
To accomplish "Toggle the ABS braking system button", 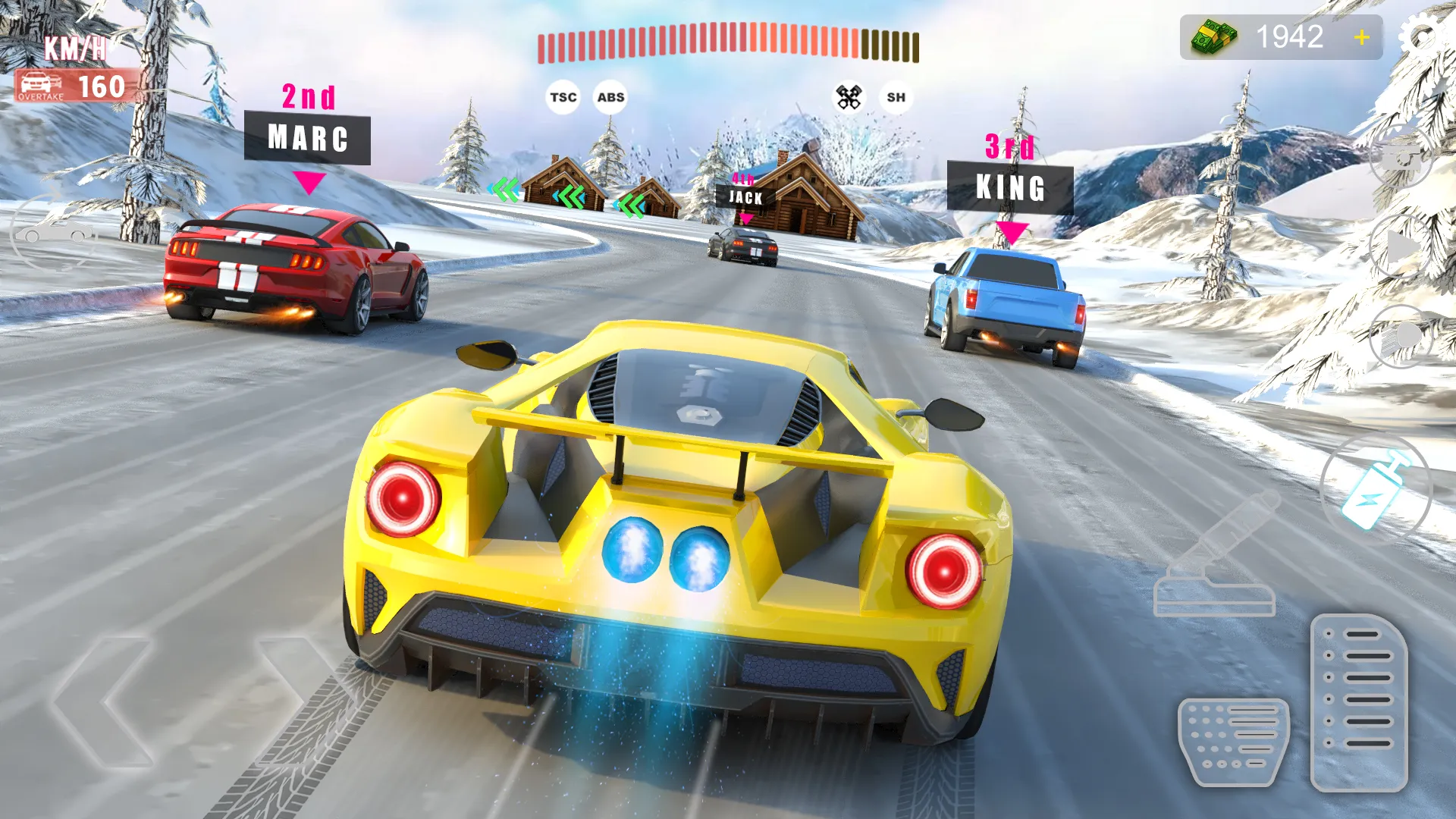I will point(612,96).
